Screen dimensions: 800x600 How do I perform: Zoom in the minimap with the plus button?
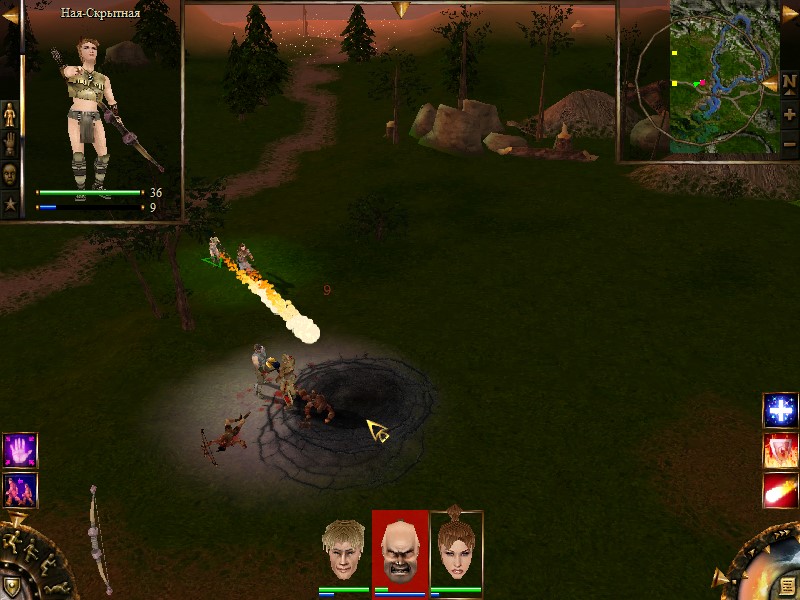(x=789, y=115)
